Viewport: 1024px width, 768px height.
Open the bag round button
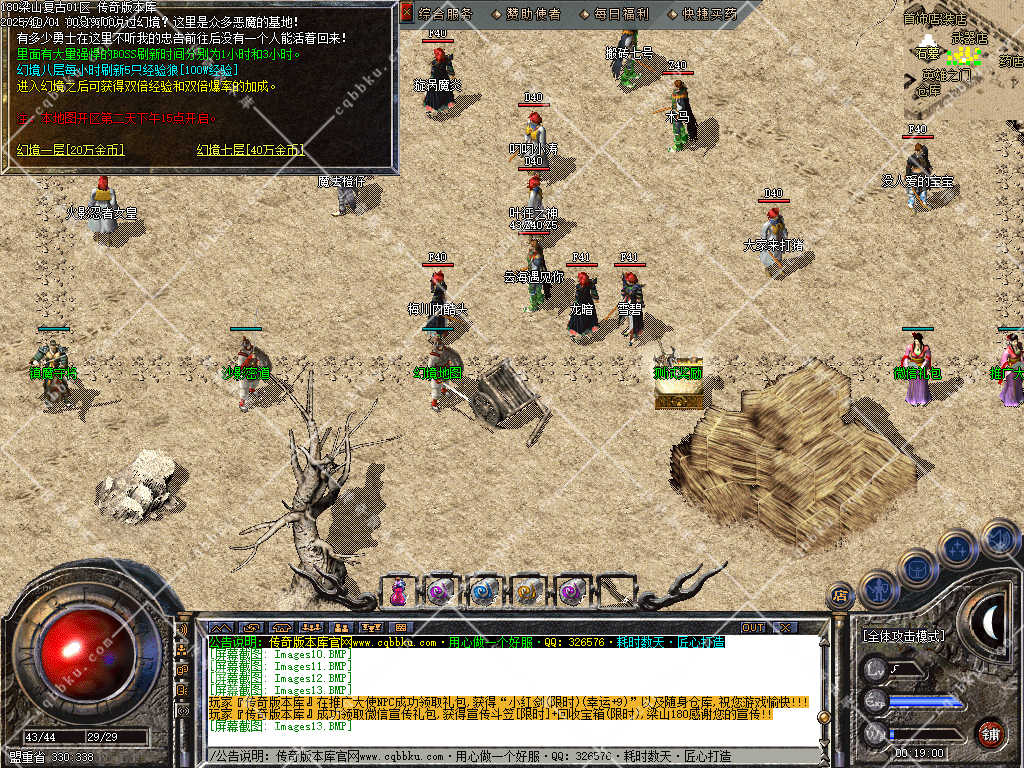(x=917, y=568)
